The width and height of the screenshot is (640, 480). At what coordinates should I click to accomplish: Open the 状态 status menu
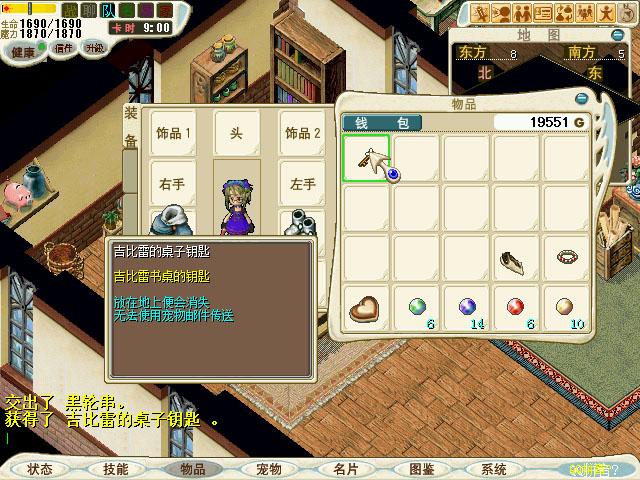[x=40, y=469]
